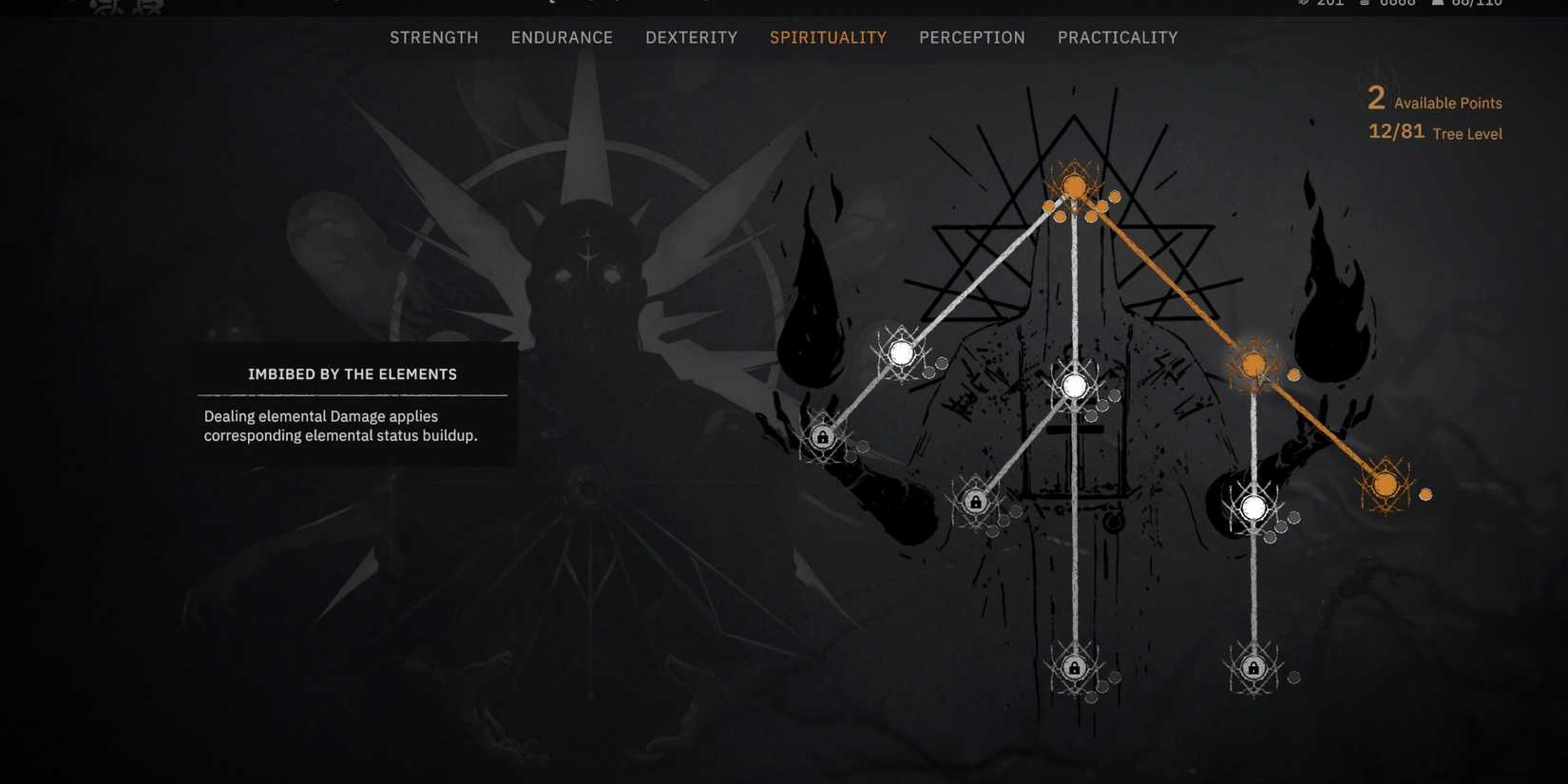Click the locked node in the middle branch

pos(975,501)
